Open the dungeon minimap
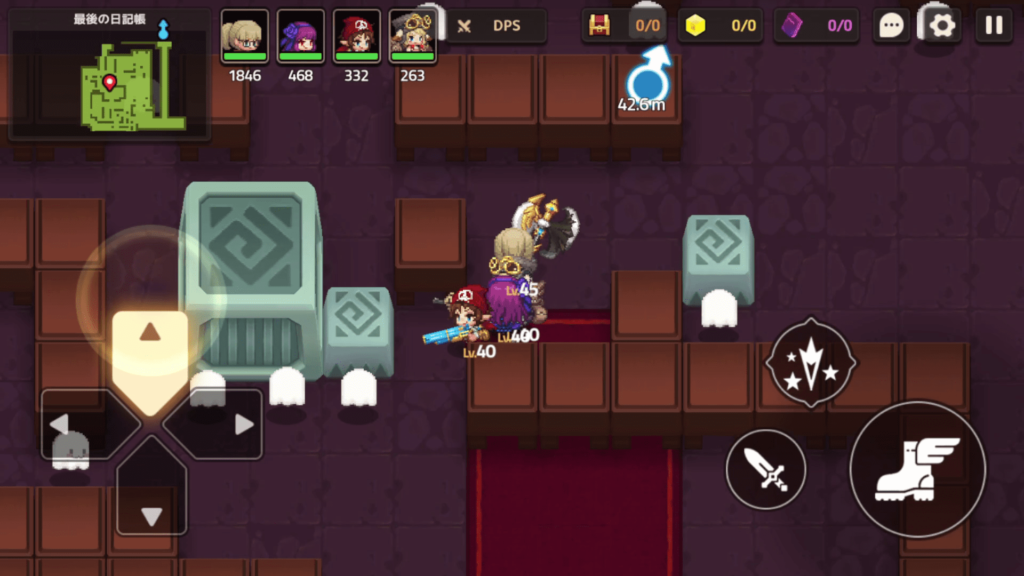This screenshot has height=576, width=1024. (x=110, y=77)
